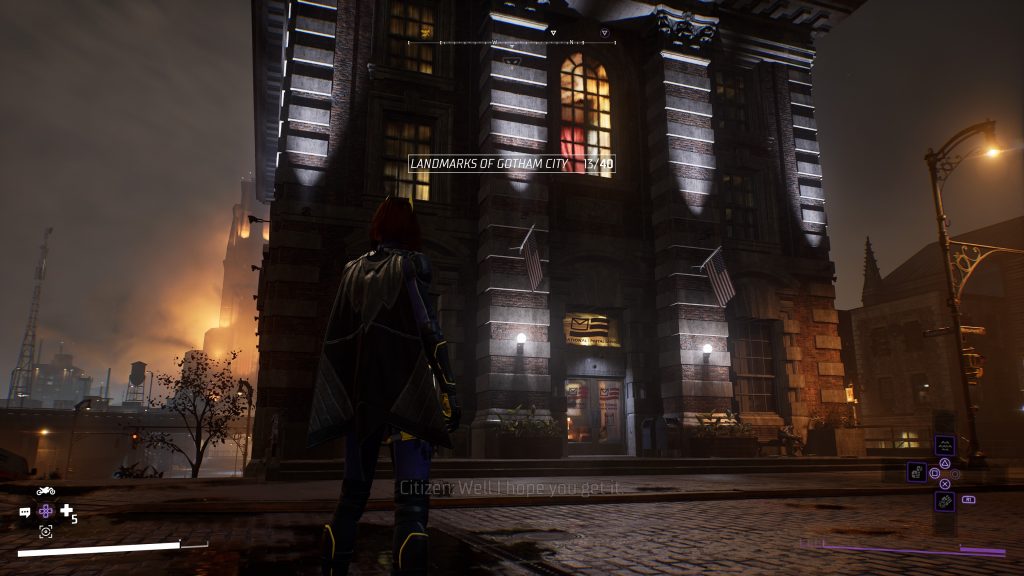1024x576 pixels.
Task: Click the purple d-pad shortcut wheel
Action: point(45,511)
